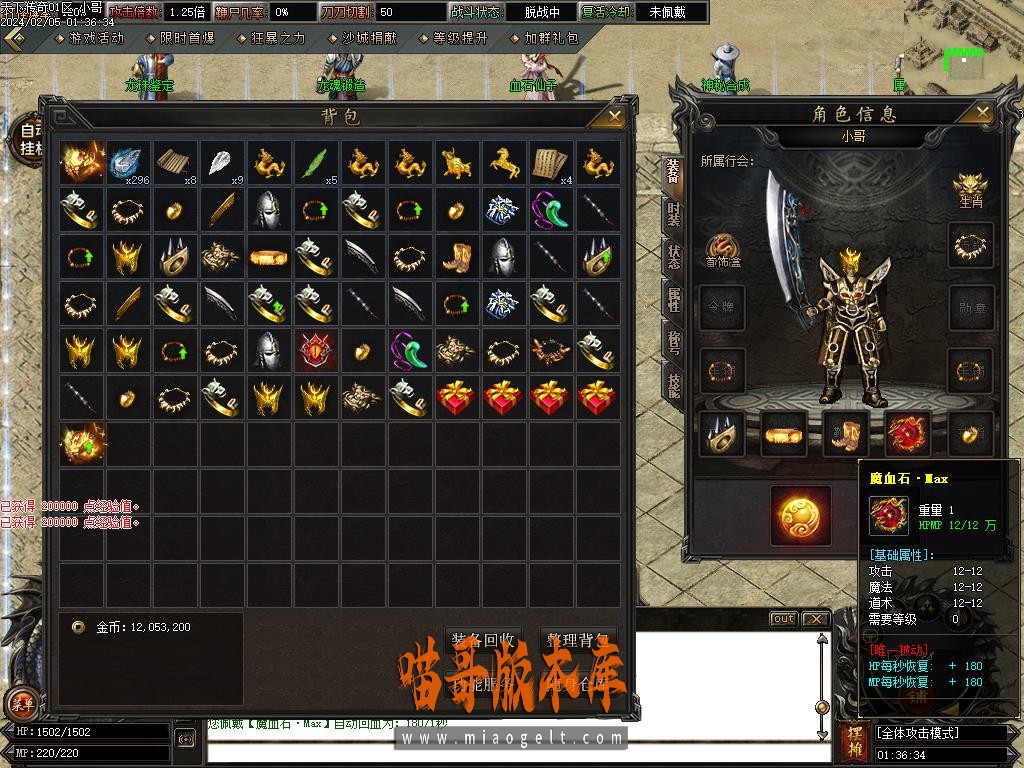Click the 装备回收 button
Viewport: 1024px width, 768px height.
coord(484,640)
